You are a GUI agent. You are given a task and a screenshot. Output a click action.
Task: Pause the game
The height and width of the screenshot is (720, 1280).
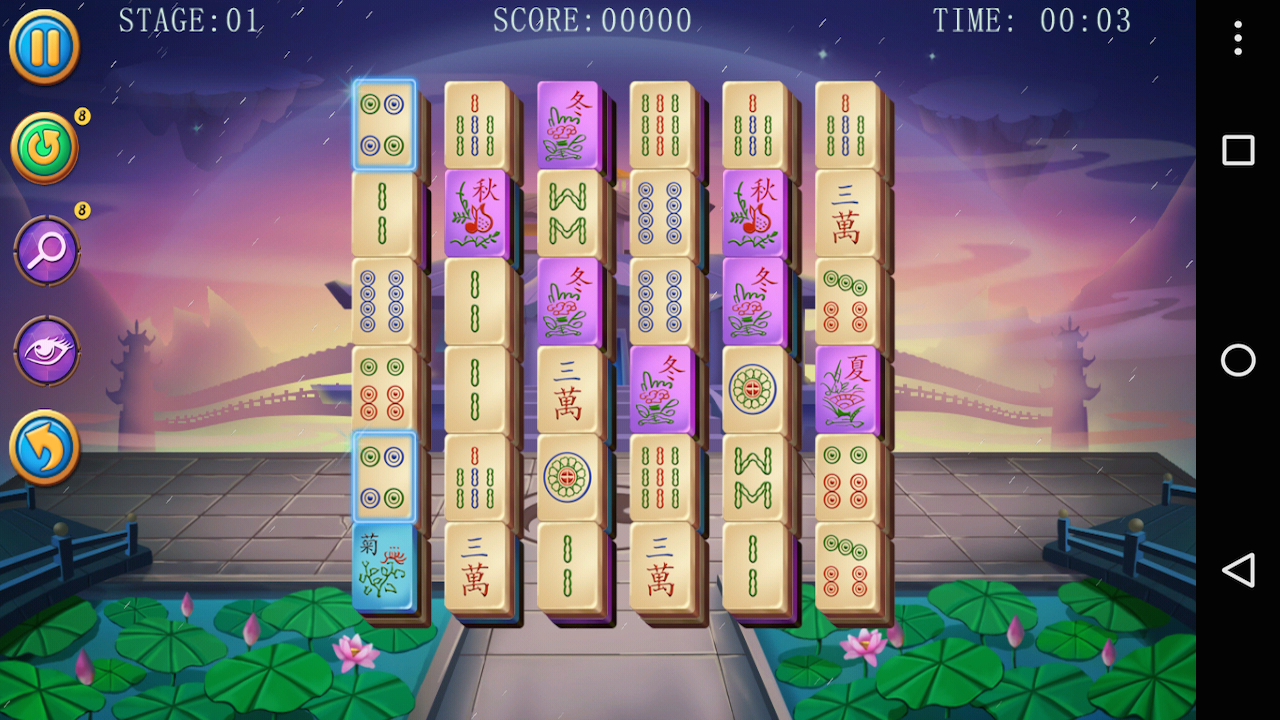[x=44, y=46]
